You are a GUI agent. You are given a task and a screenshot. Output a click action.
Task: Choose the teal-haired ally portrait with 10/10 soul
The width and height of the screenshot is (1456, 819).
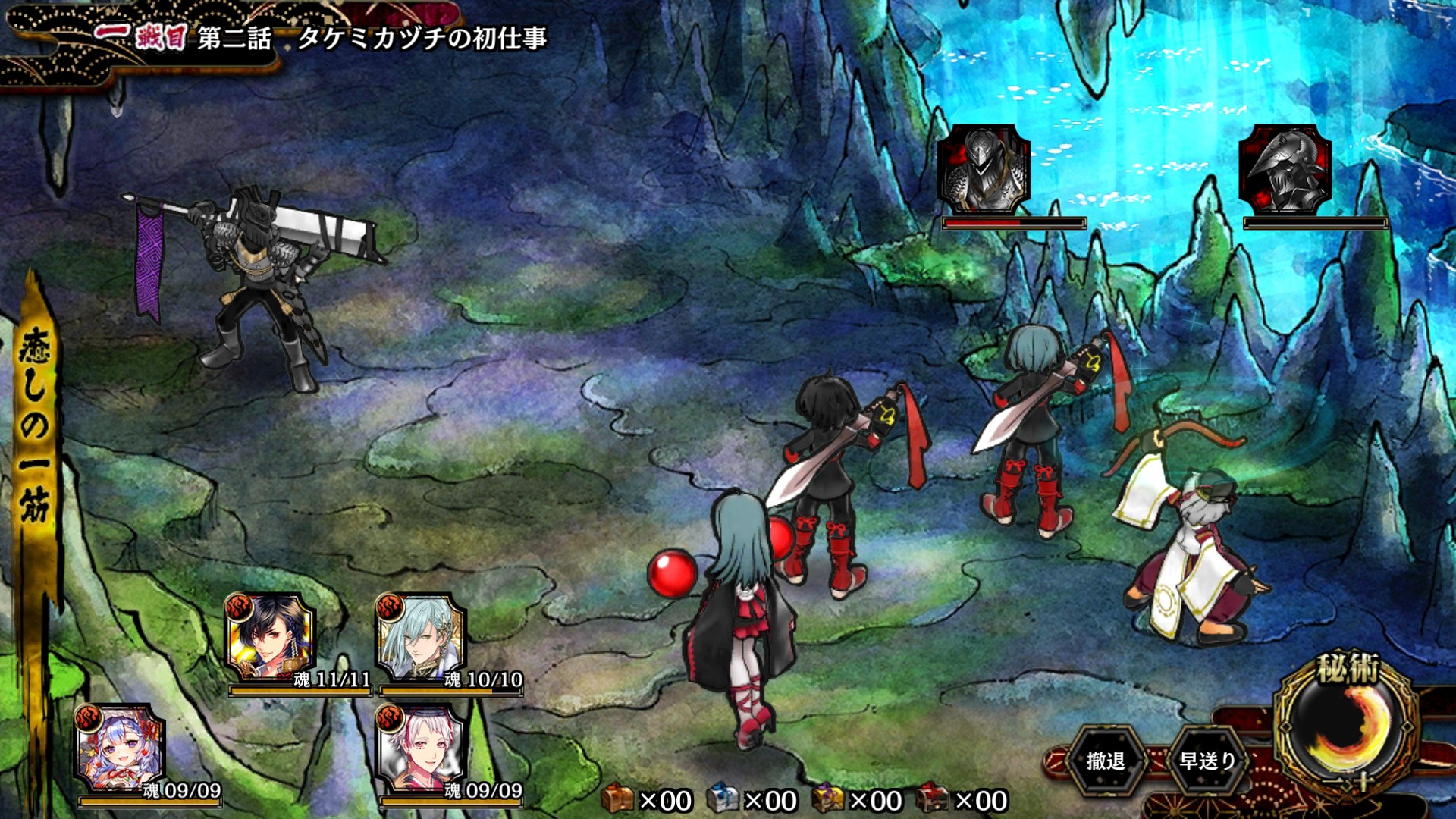click(x=422, y=639)
